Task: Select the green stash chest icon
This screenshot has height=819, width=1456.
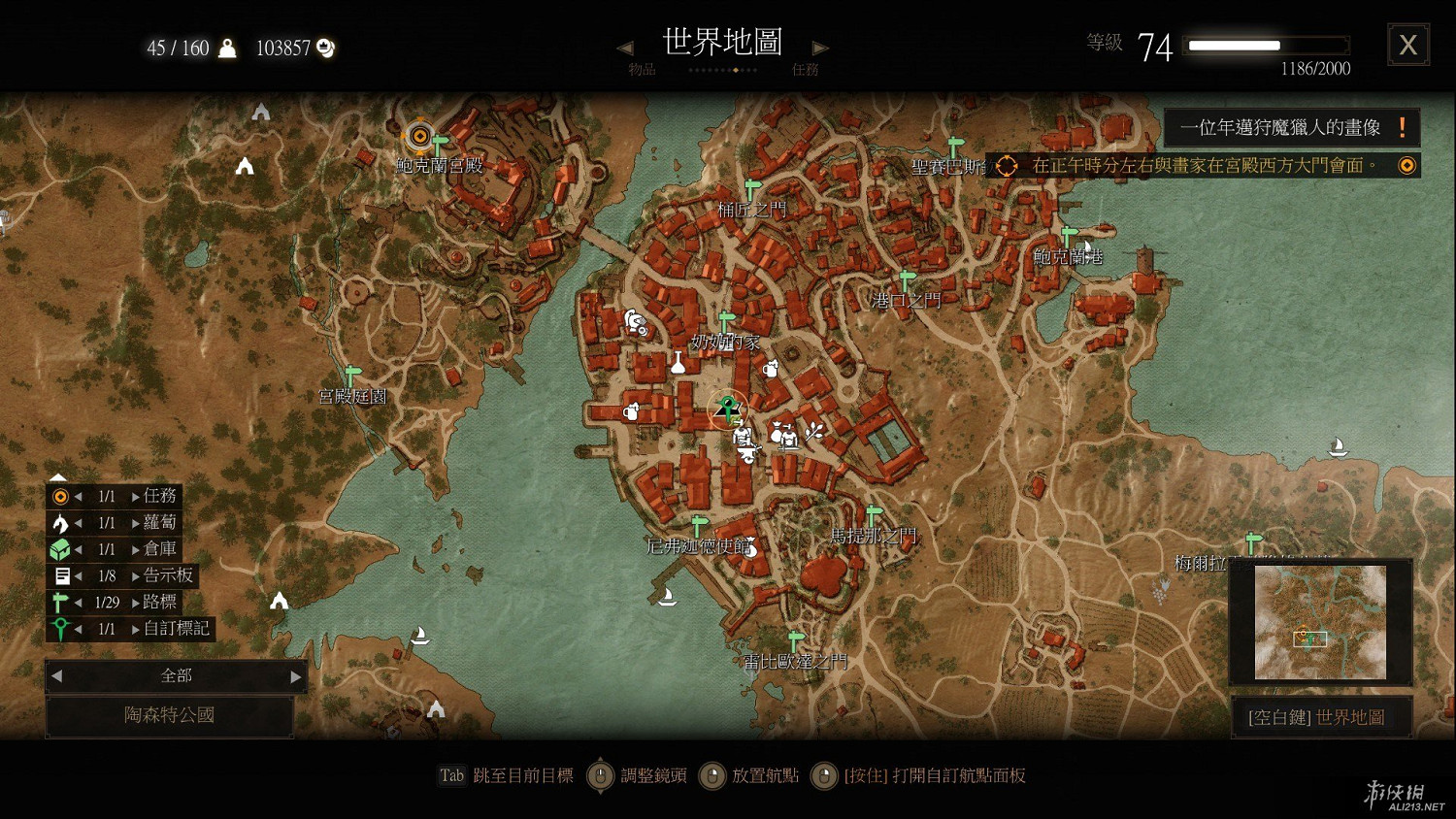Action: pos(60,548)
